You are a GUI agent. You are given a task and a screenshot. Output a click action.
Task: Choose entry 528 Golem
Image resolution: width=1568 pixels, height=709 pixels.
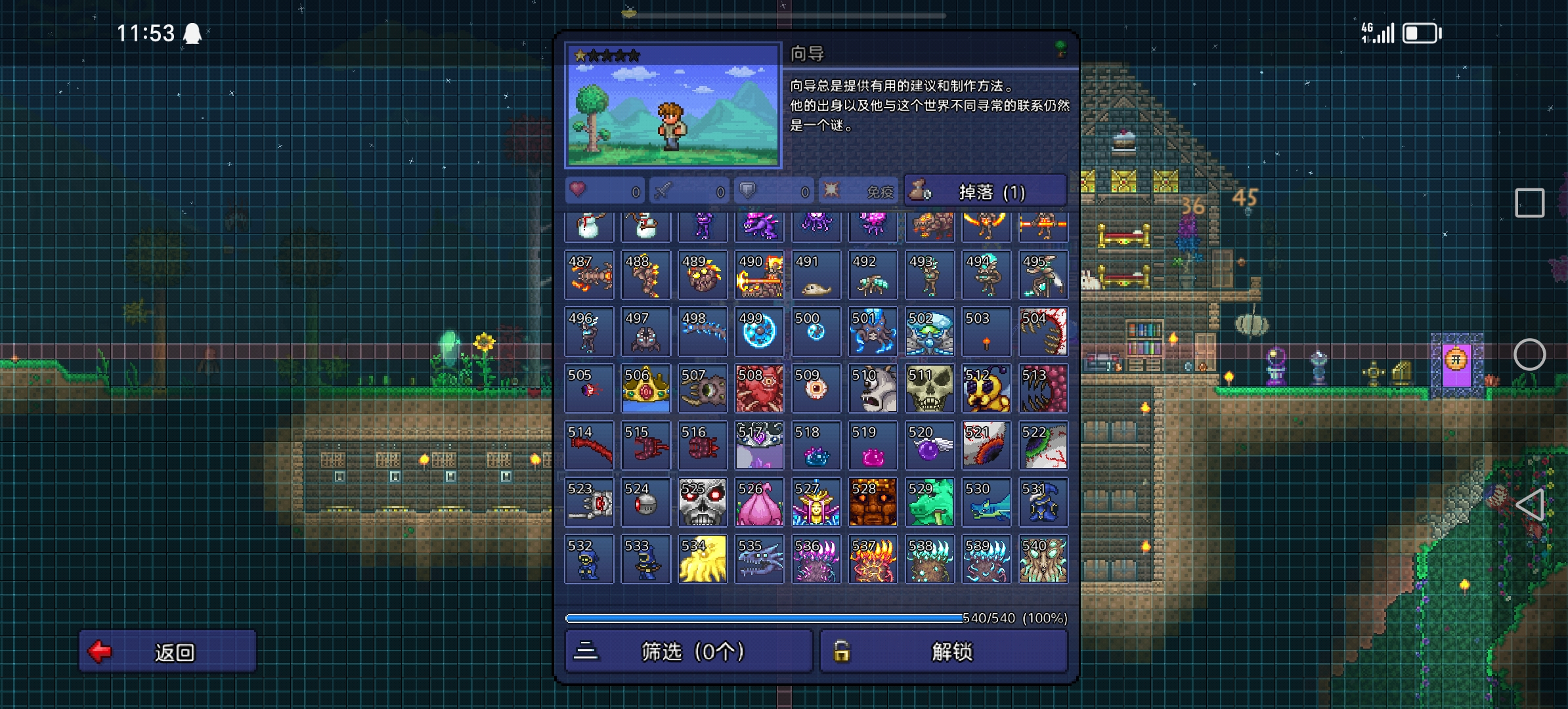tap(873, 503)
